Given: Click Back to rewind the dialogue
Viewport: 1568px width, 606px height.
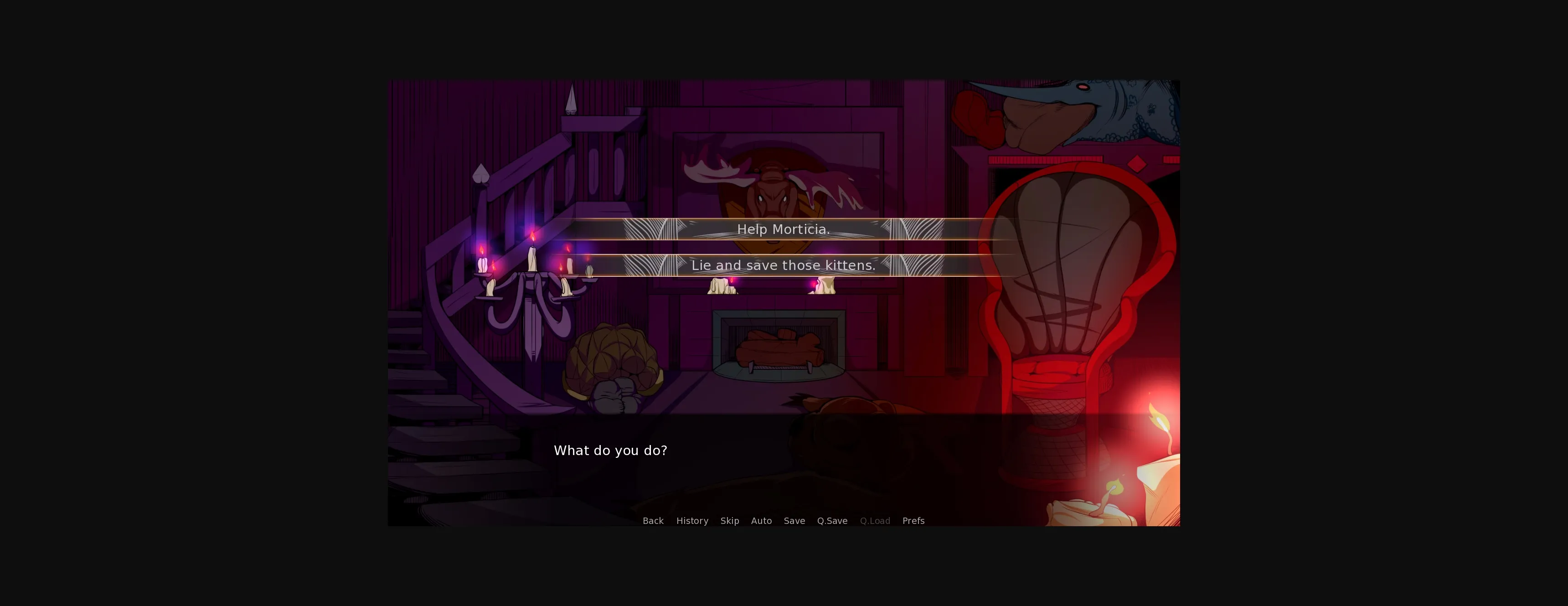Looking at the screenshot, I should 653,521.
